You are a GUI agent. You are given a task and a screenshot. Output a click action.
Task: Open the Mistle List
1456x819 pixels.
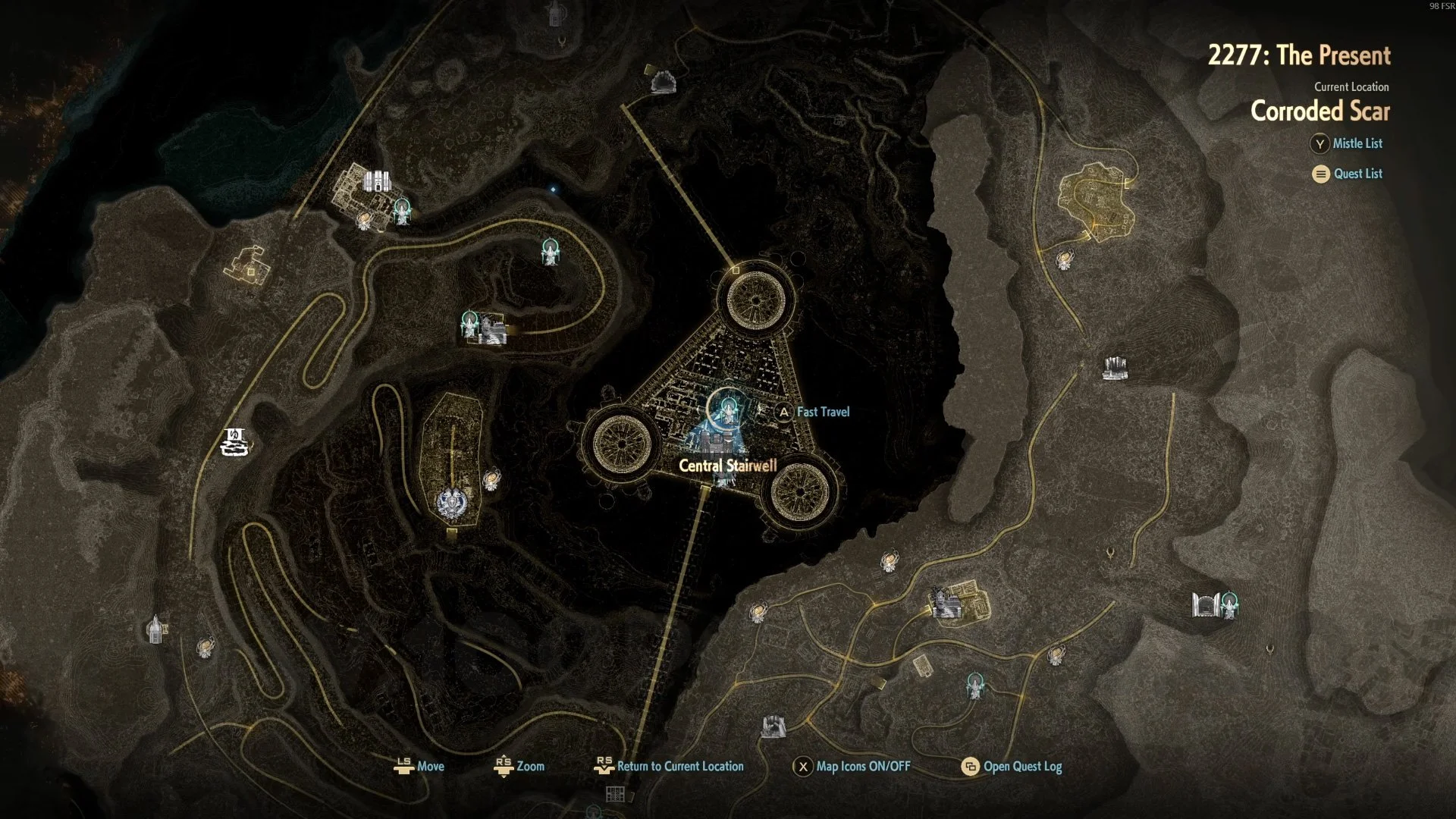[x=1357, y=143]
